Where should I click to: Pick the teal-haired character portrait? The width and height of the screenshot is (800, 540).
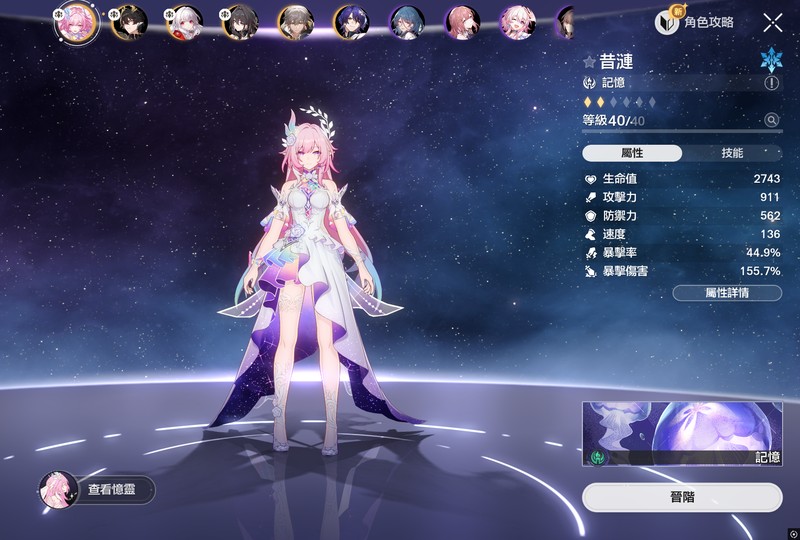click(407, 22)
